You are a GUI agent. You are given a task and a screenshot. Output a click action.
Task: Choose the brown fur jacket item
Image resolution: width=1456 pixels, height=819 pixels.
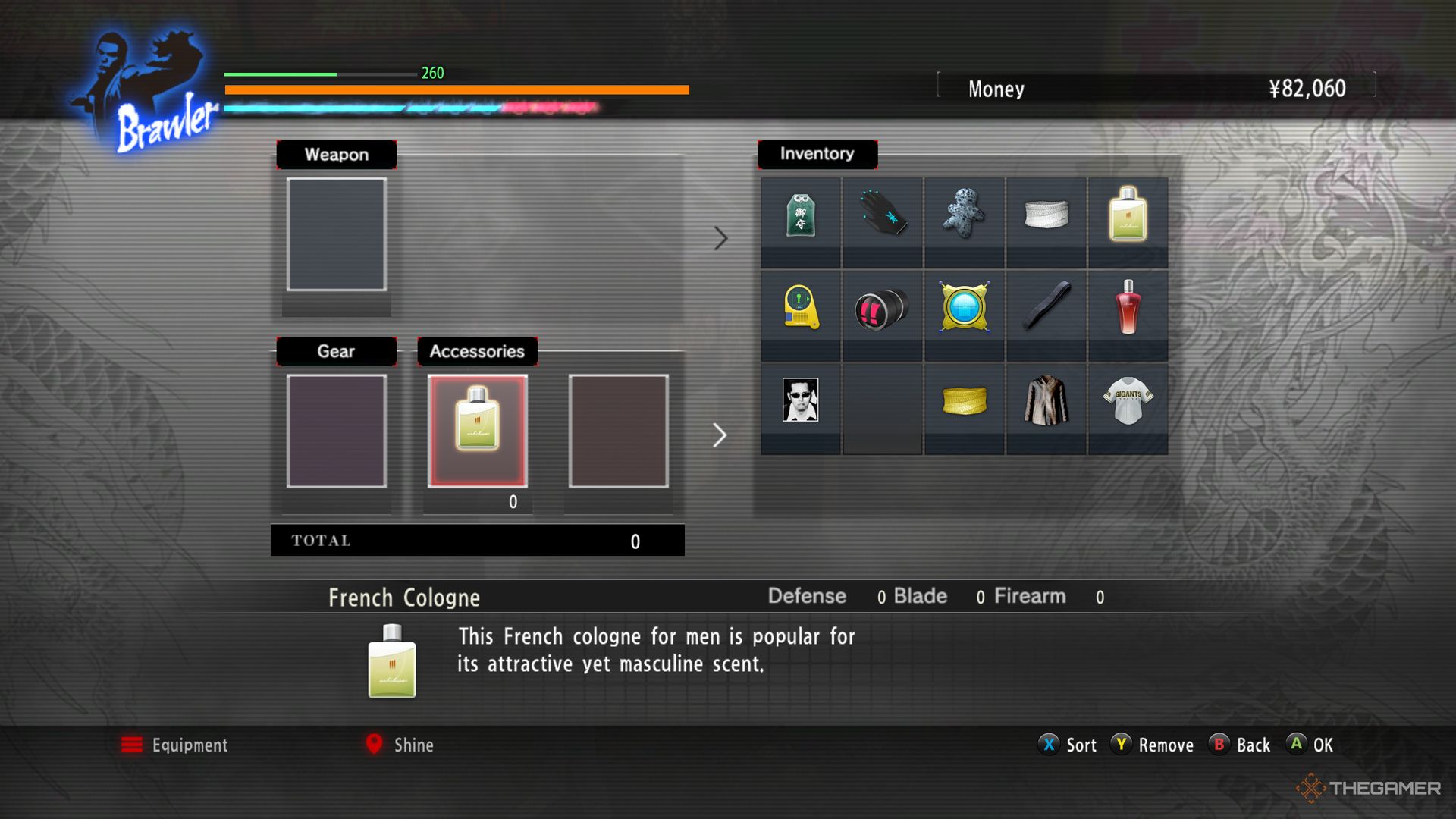click(1046, 400)
